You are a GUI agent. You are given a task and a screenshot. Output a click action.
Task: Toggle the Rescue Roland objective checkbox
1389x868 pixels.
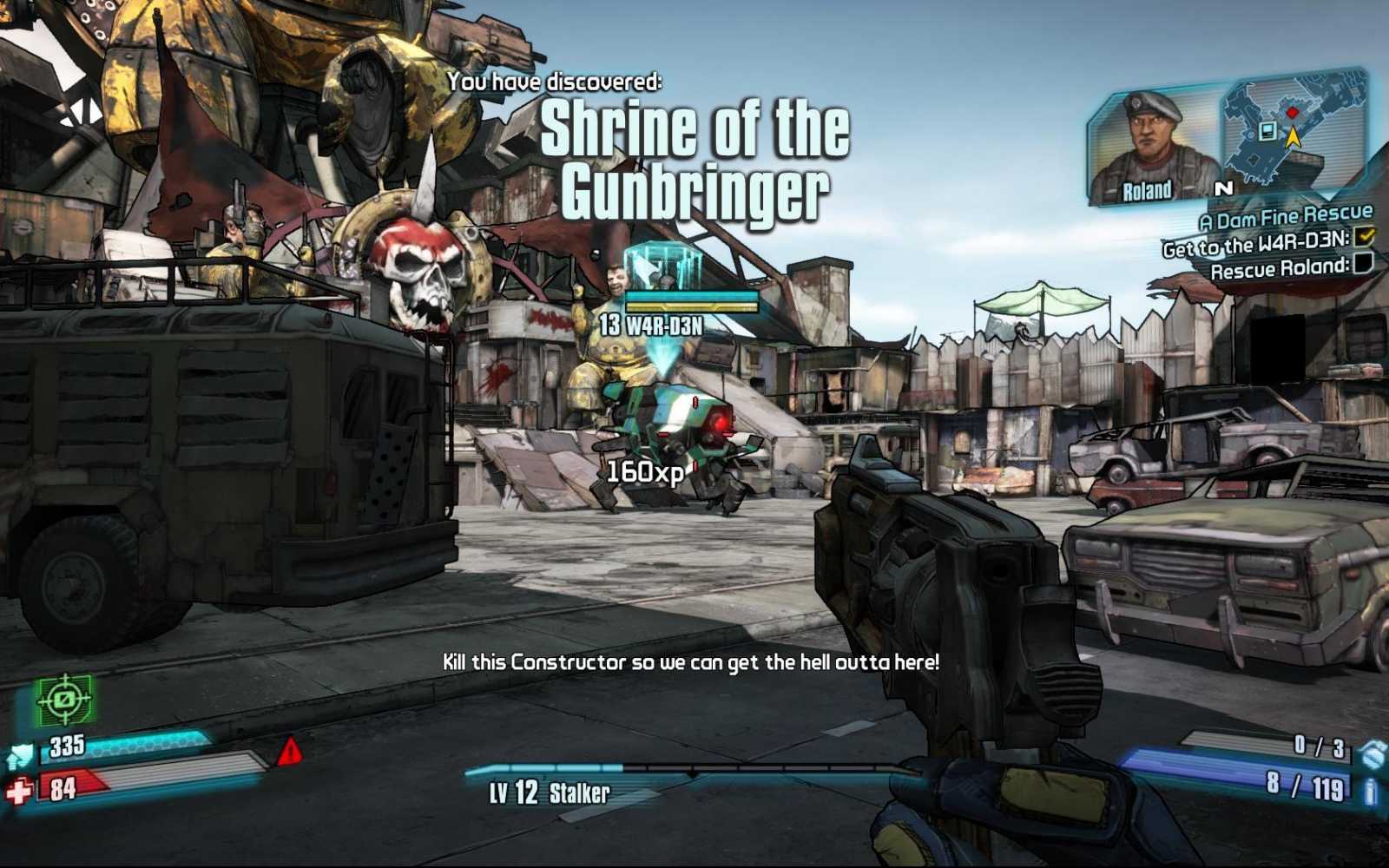(x=1363, y=263)
